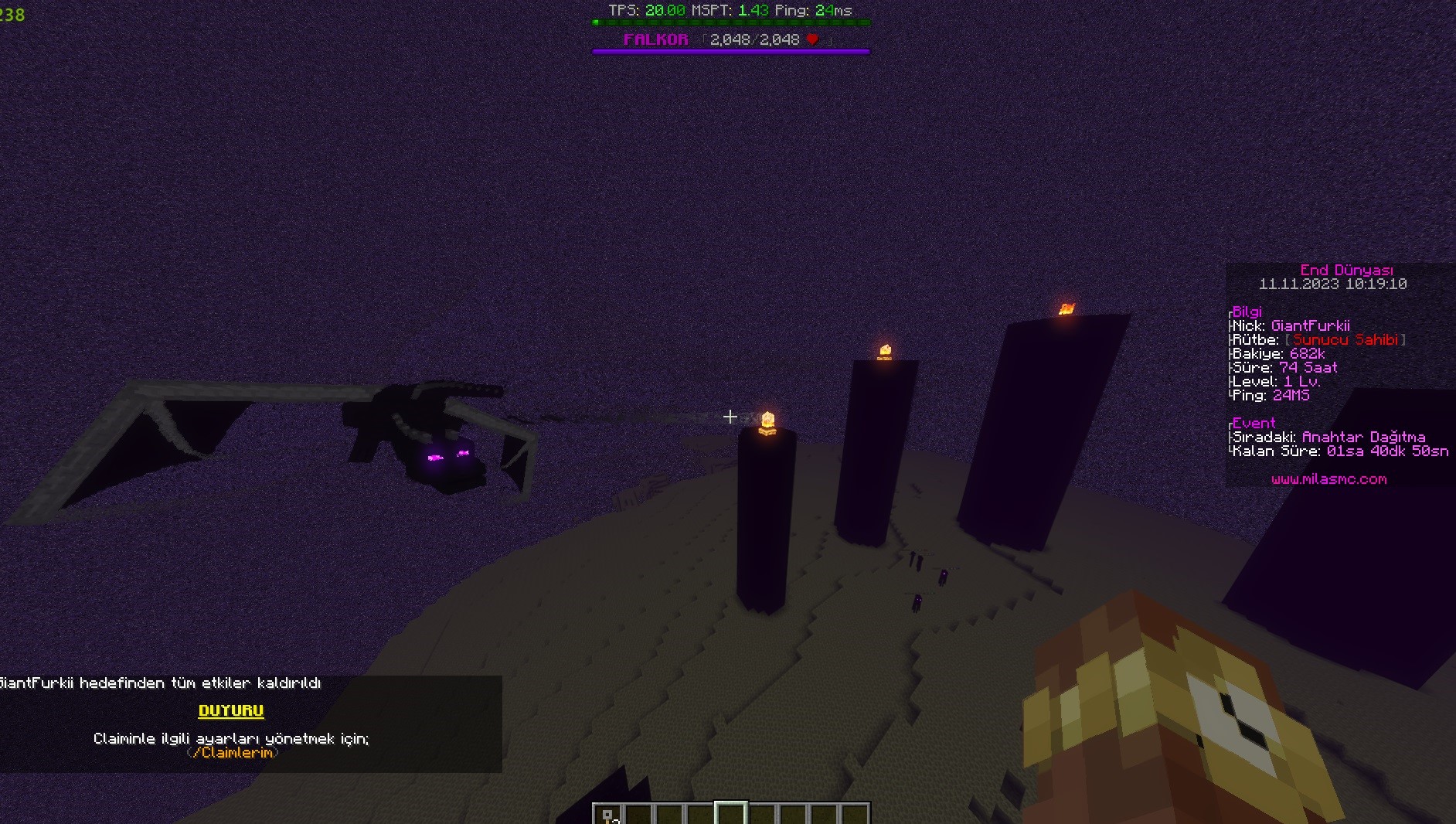
Task: Select the first hotbar slot holding an item
Action: coord(608,815)
